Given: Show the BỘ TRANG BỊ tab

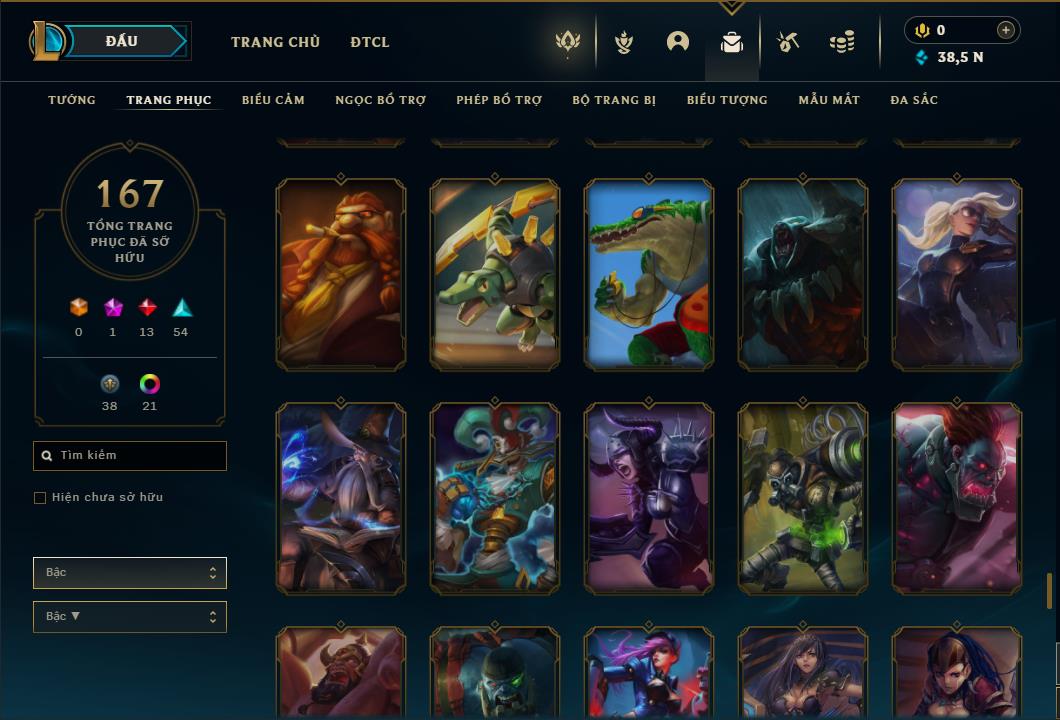Looking at the screenshot, I should 614,100.
